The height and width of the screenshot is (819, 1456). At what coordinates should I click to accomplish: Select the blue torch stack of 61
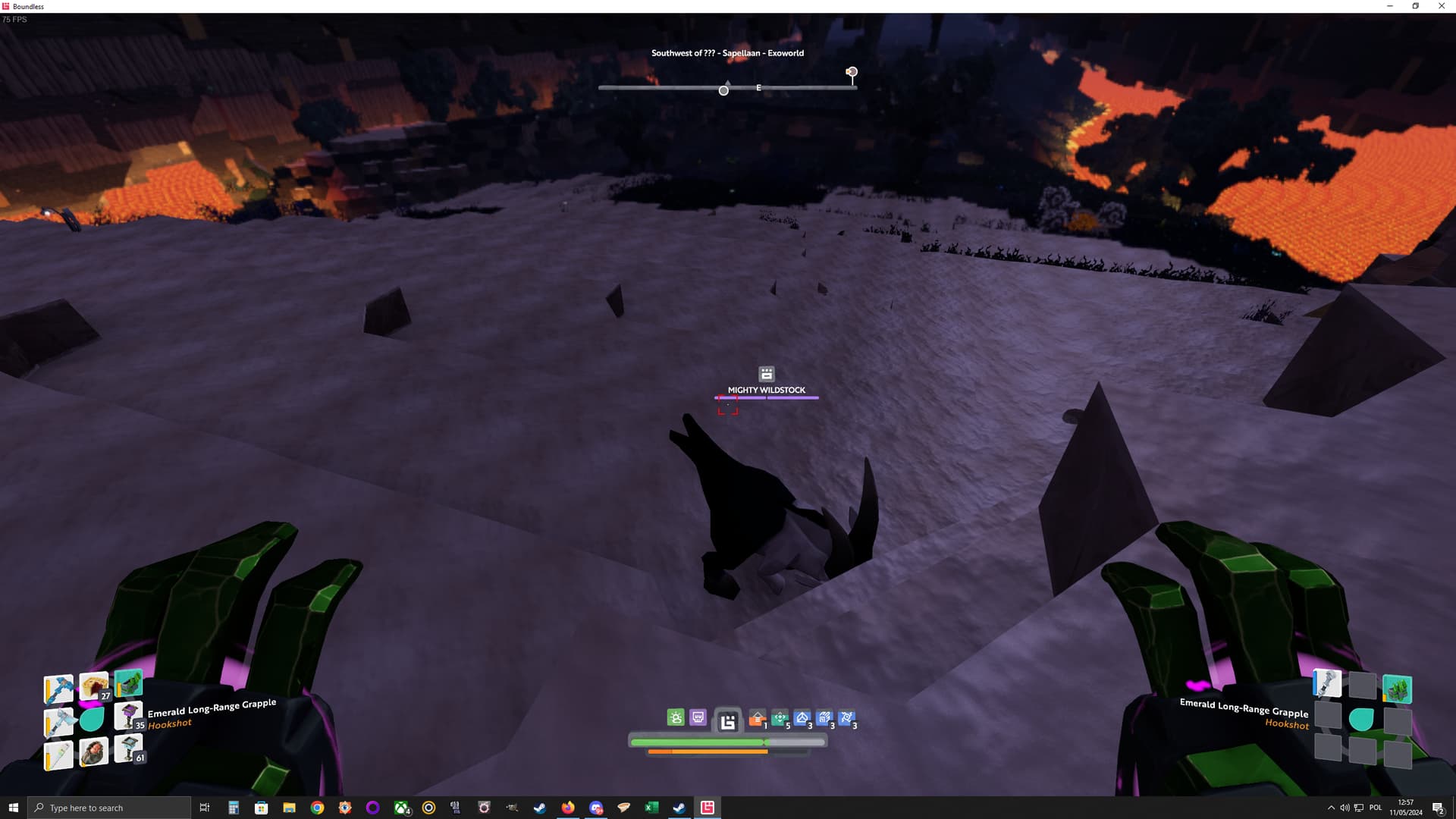127,749
